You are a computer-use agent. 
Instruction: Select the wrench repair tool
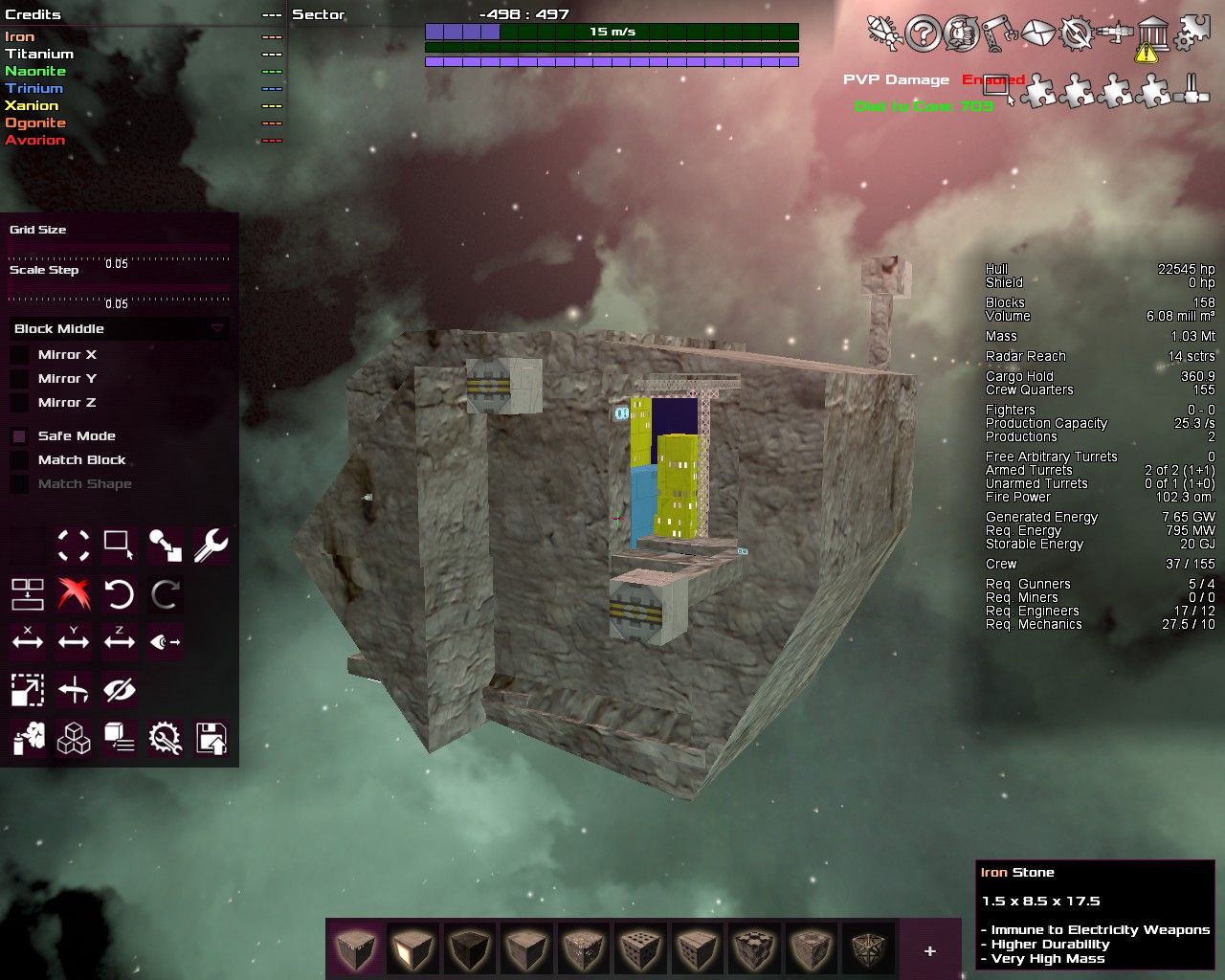pyautogui.click(x=211, y=546)
